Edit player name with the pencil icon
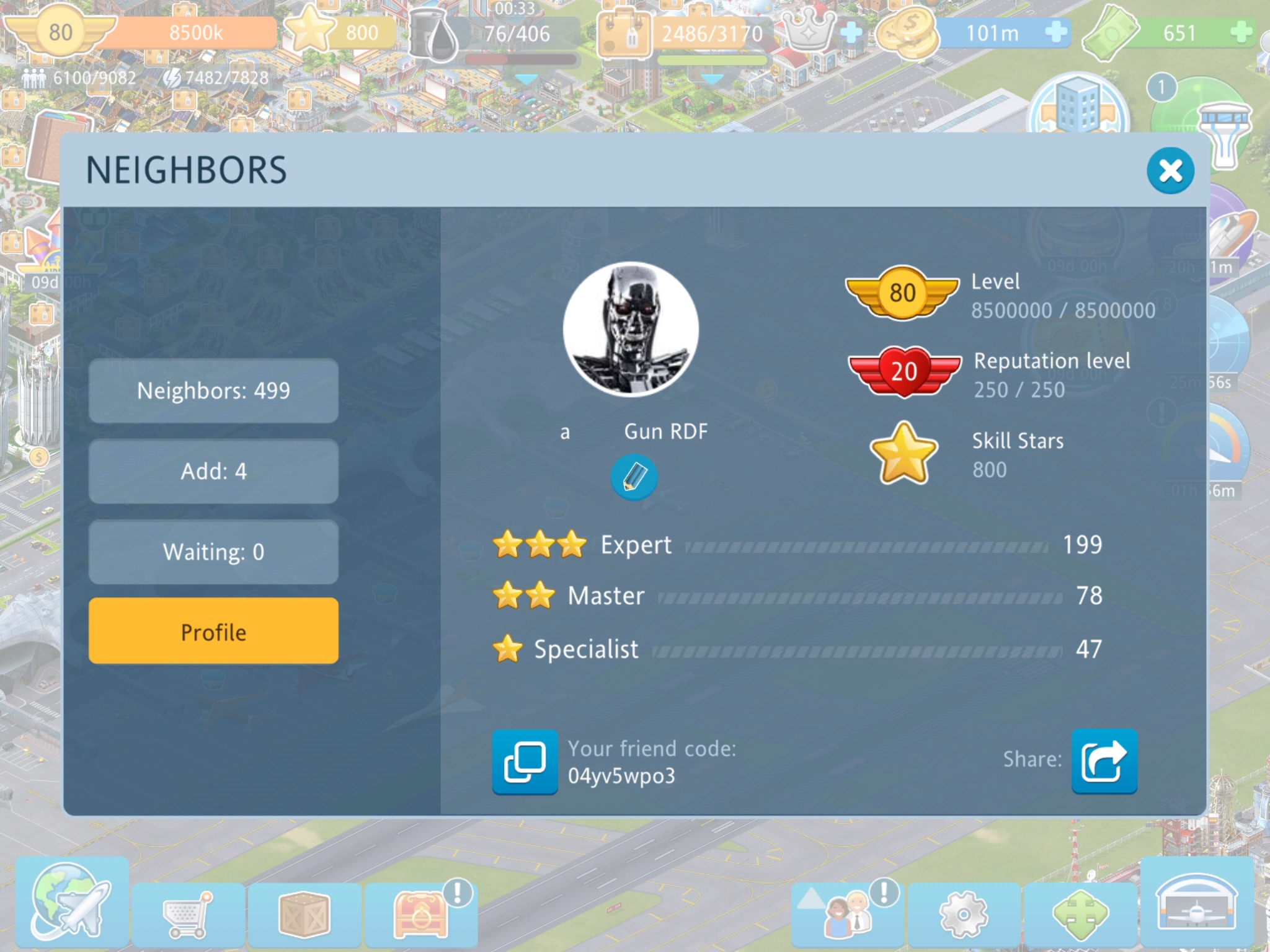The width and height of the screenshot is (1270, 952). click(633, 477)
